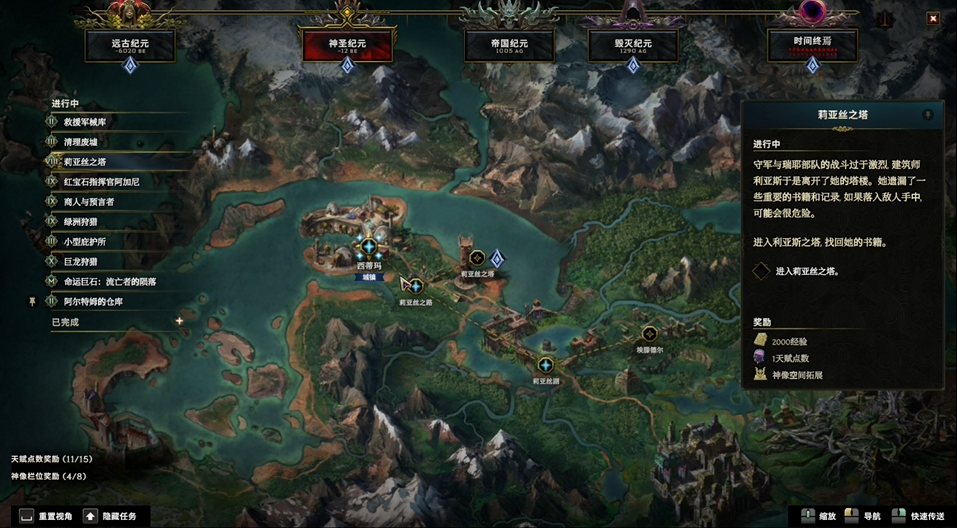This screenshot has height=528, width=957.
Task: Open the pinned 阿尔特姆的仓库 quest
Action: click(x=93, y=301)
